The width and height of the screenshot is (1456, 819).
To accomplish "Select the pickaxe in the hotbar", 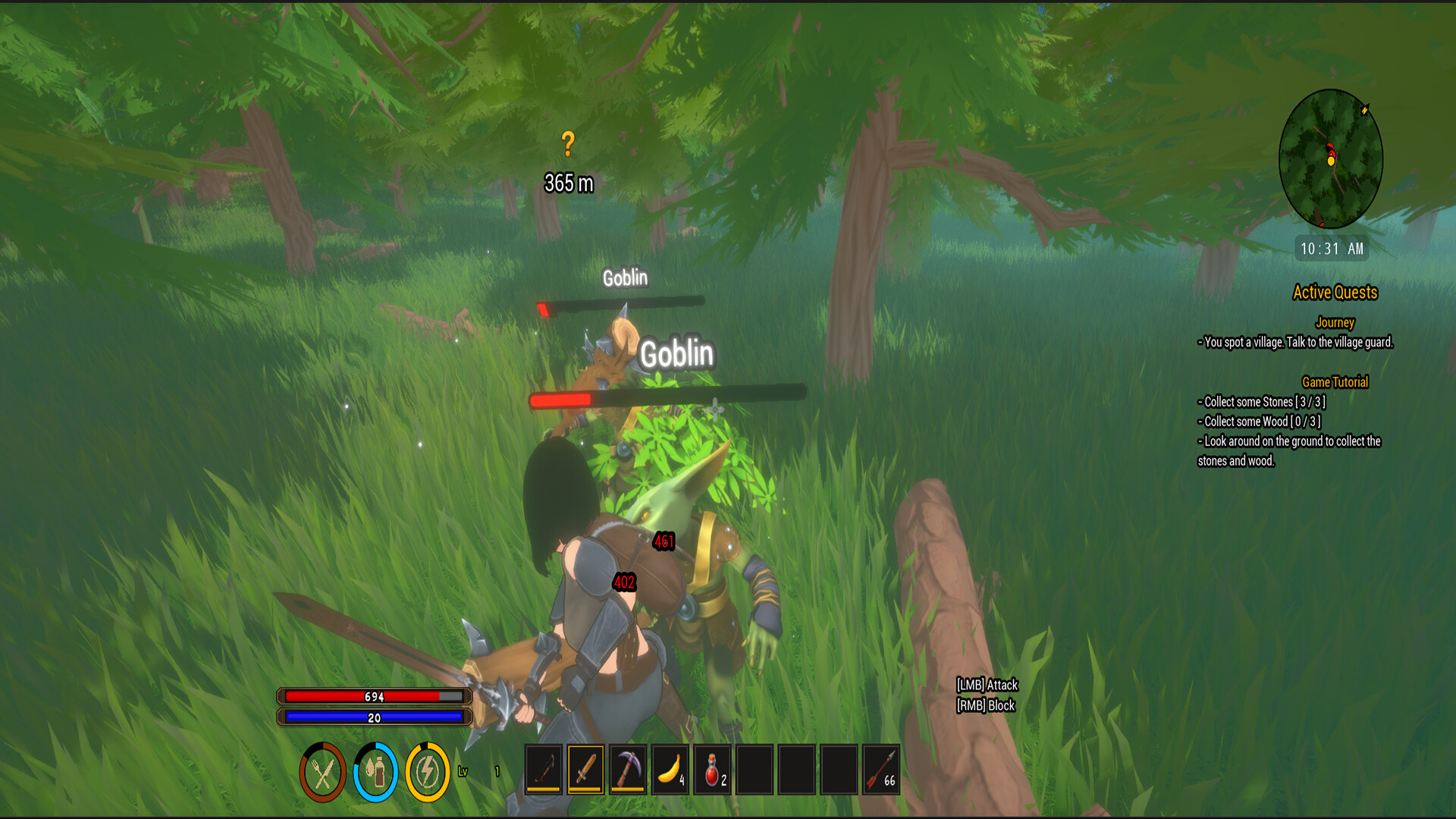I will pos(628,770).
